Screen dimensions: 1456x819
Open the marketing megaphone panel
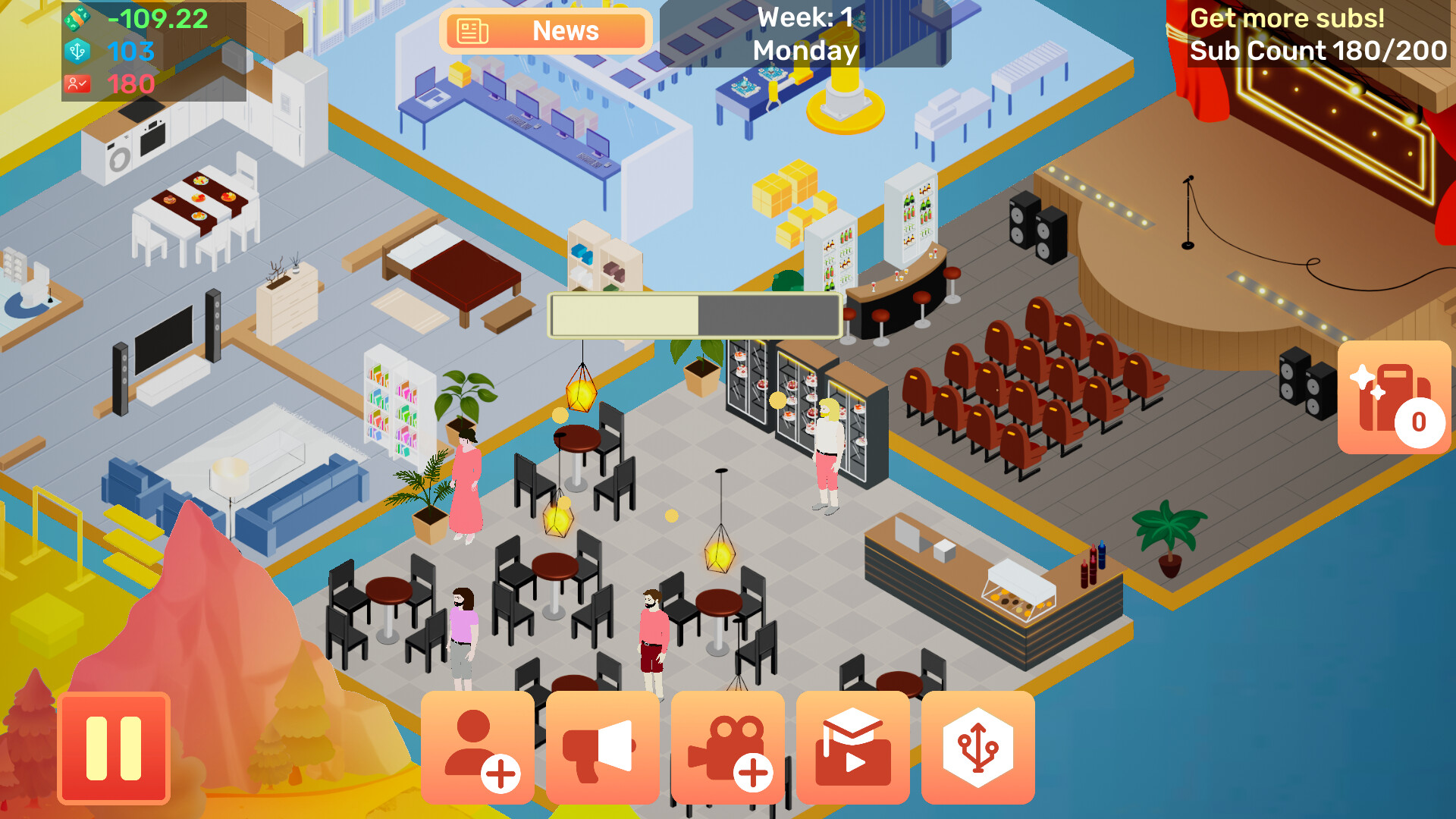click(x=603, y=747)
